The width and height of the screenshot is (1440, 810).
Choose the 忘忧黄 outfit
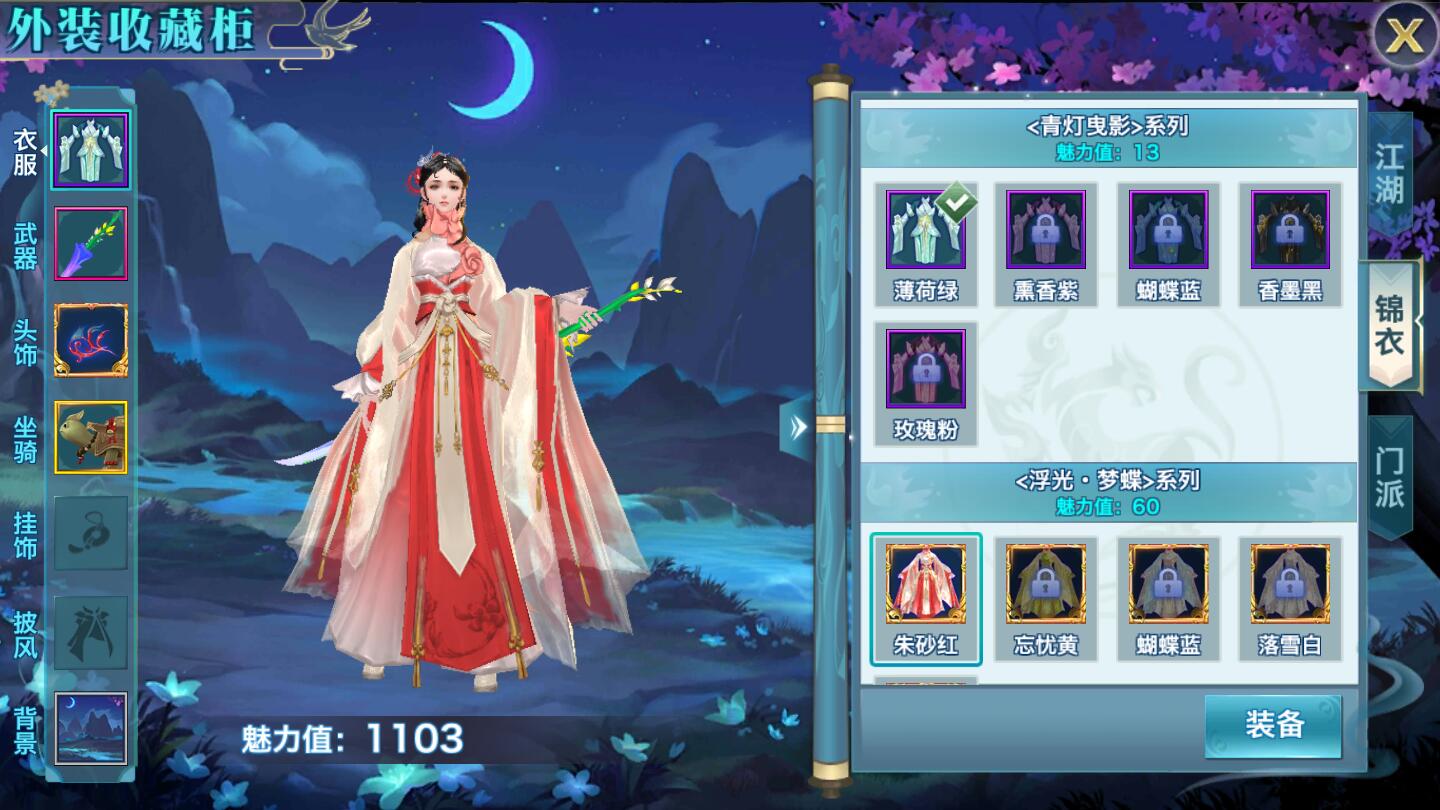pos(1046,597)
